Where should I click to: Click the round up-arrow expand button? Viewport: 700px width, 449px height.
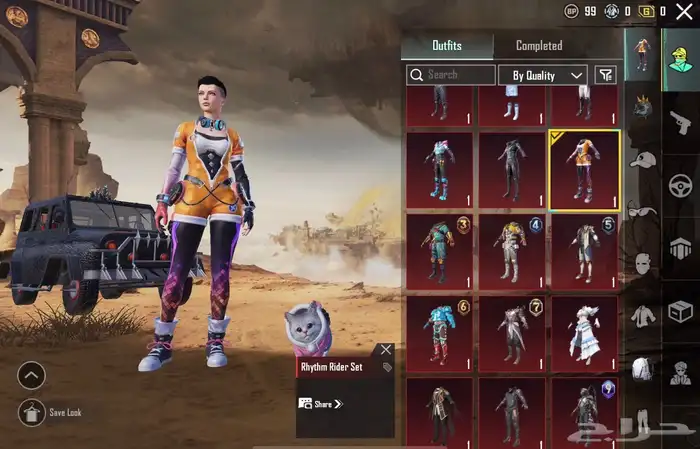pyautogui.click(x=32, y=376)
